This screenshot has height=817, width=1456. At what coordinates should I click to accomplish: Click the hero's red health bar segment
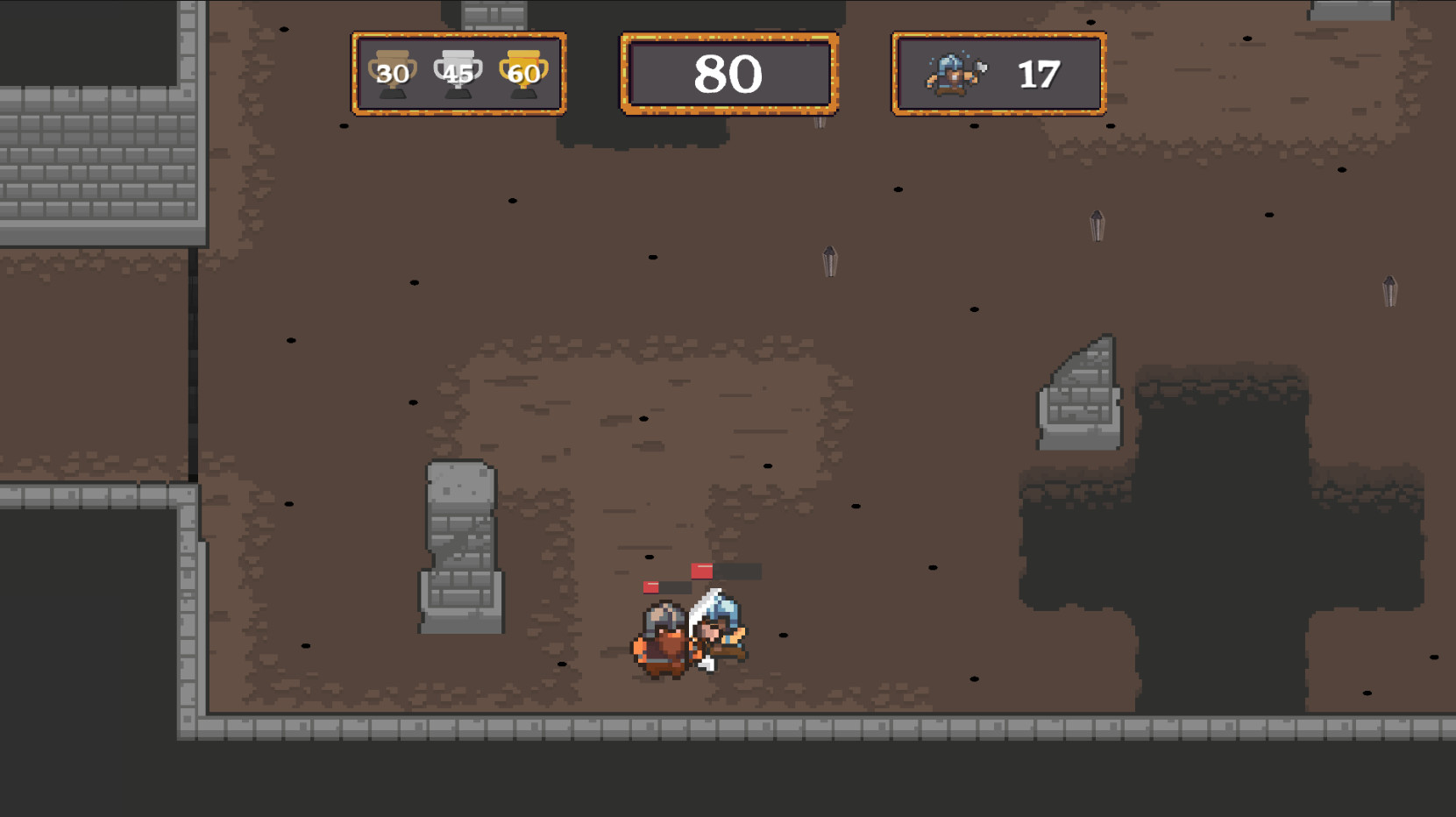[x=703, y=569]
